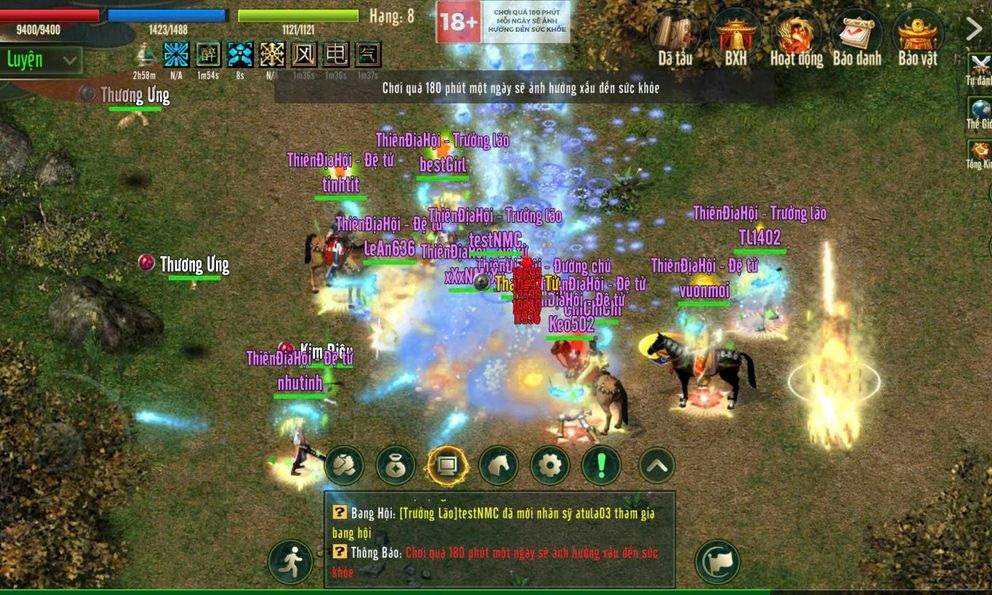Toggle Tự đánh auto-fight crossed swords icon

tap(979, 68)
